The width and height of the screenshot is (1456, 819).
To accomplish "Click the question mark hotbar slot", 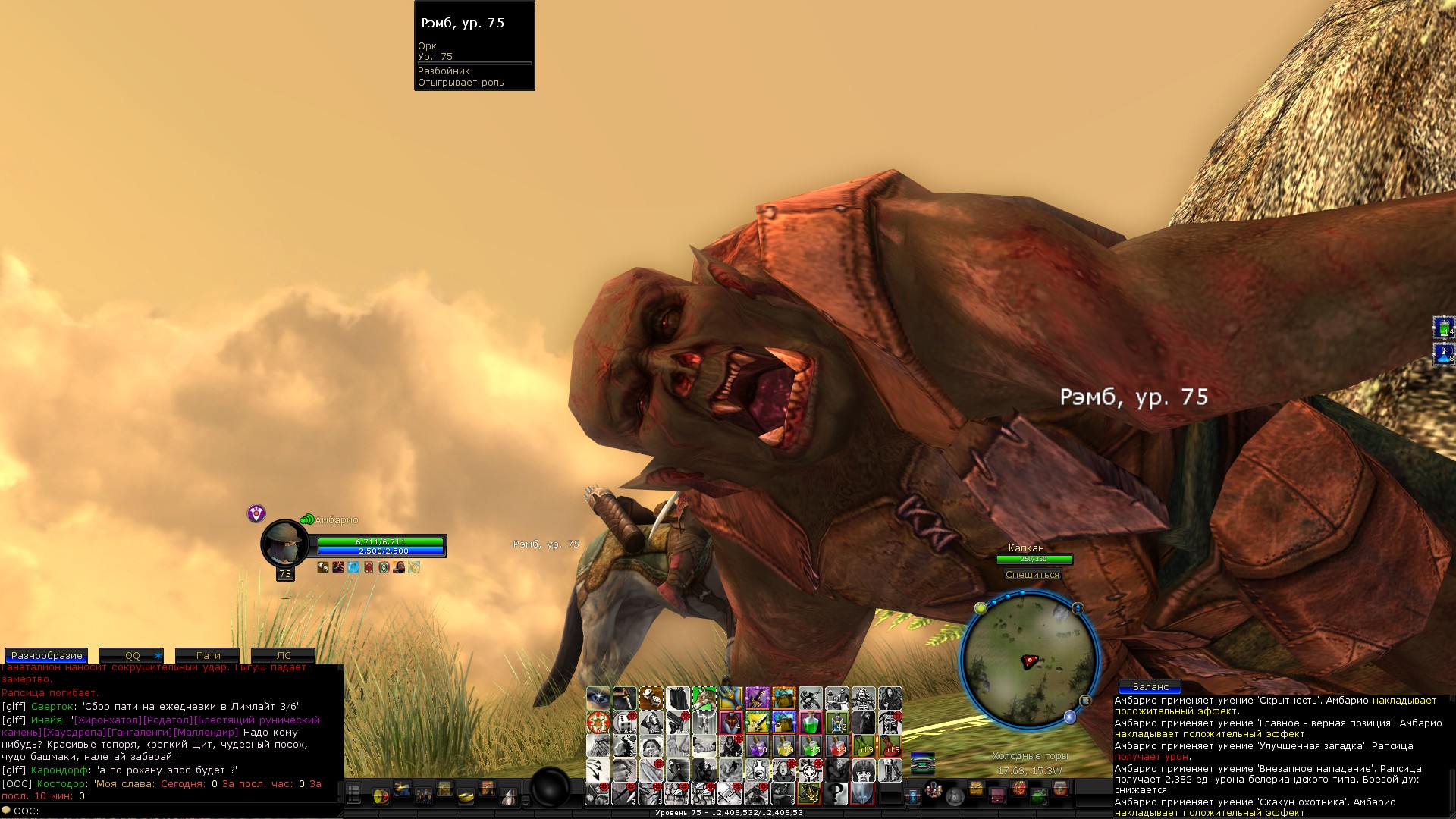I will (x=836, y=794).
